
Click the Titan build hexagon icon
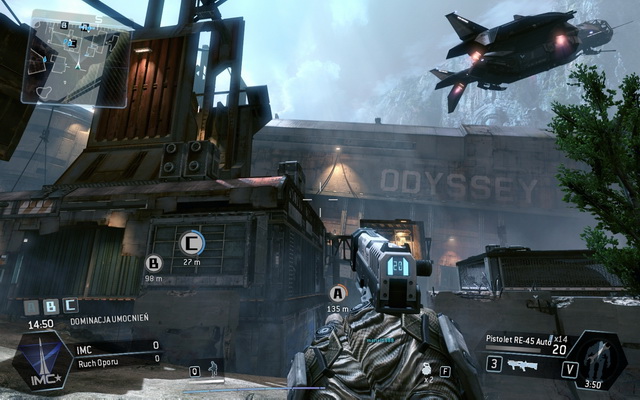[x=598, y=360]
